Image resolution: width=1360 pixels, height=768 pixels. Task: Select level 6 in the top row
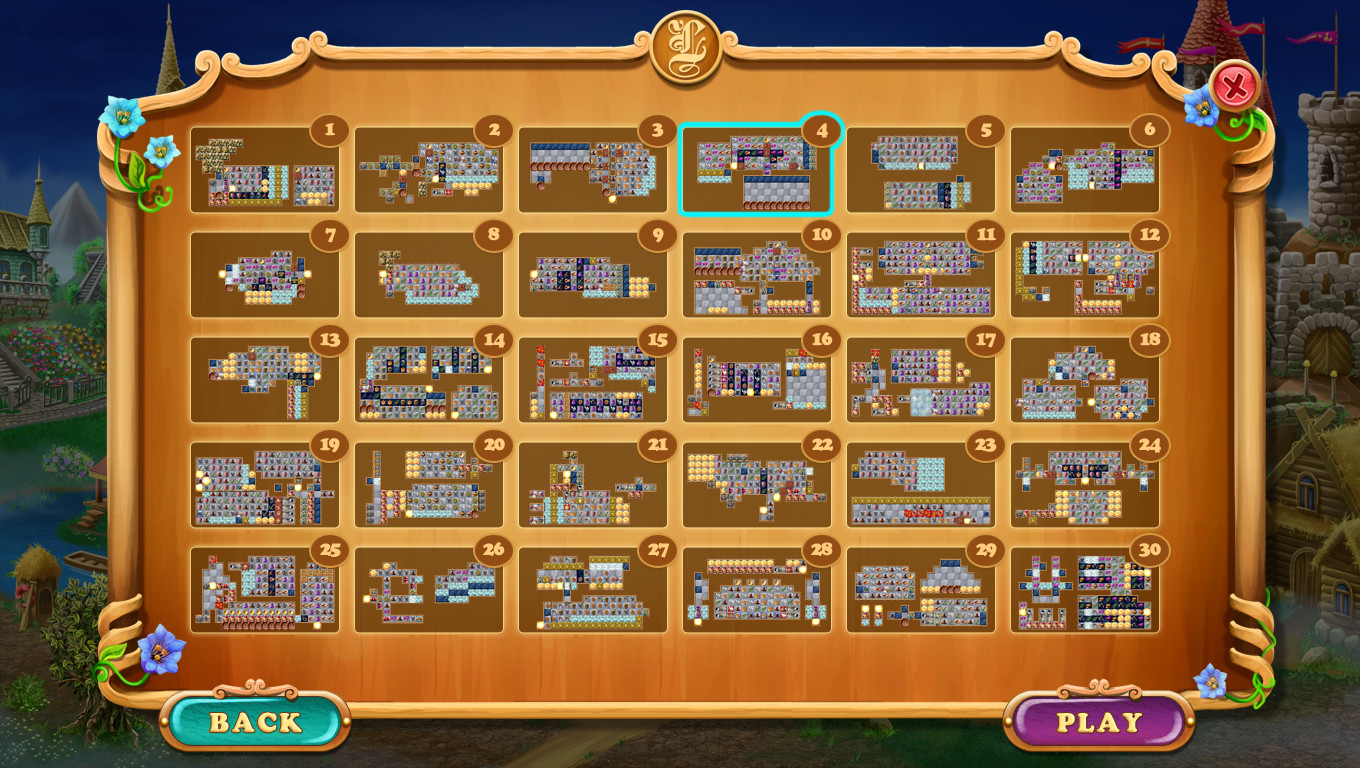click(1085, 172)
